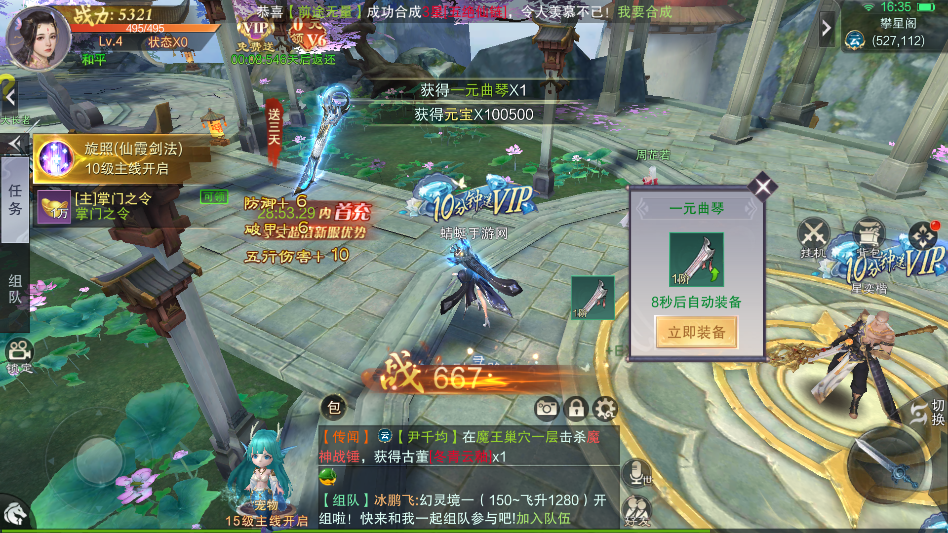This screenshot has height=533, width=948.
Task: Switch to the 组队 team tab
Action: (15, 290)
